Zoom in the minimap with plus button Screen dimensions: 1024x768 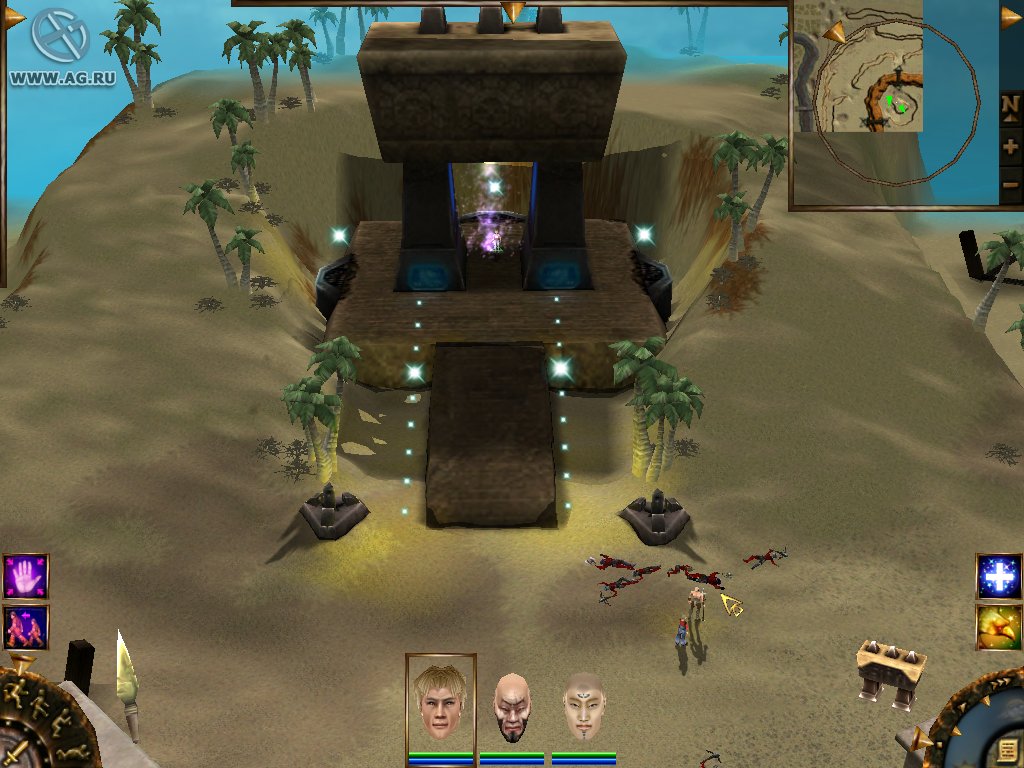pos(1010,146)
